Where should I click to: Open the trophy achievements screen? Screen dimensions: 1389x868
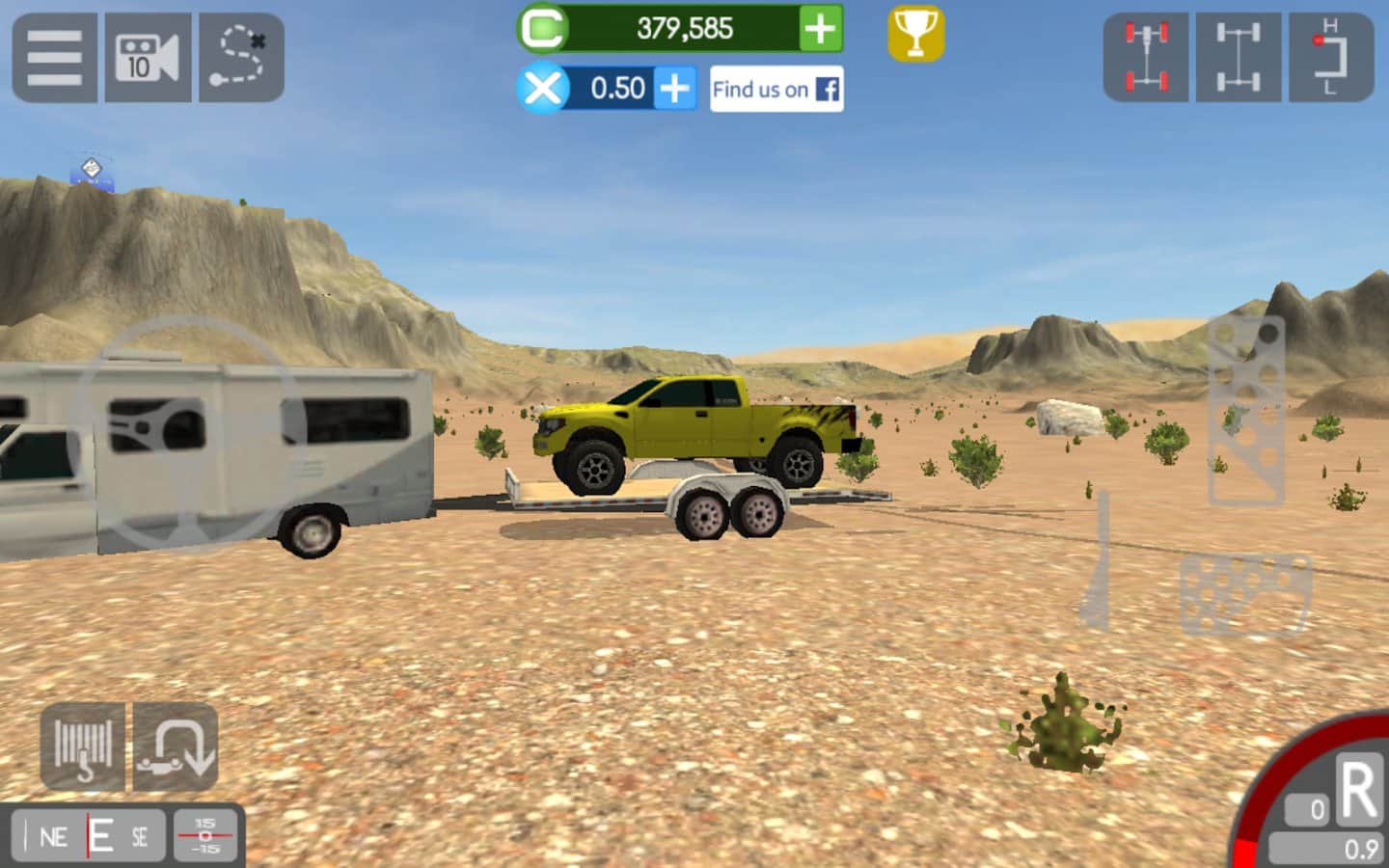pyautogui.click(x=915, y=35)
